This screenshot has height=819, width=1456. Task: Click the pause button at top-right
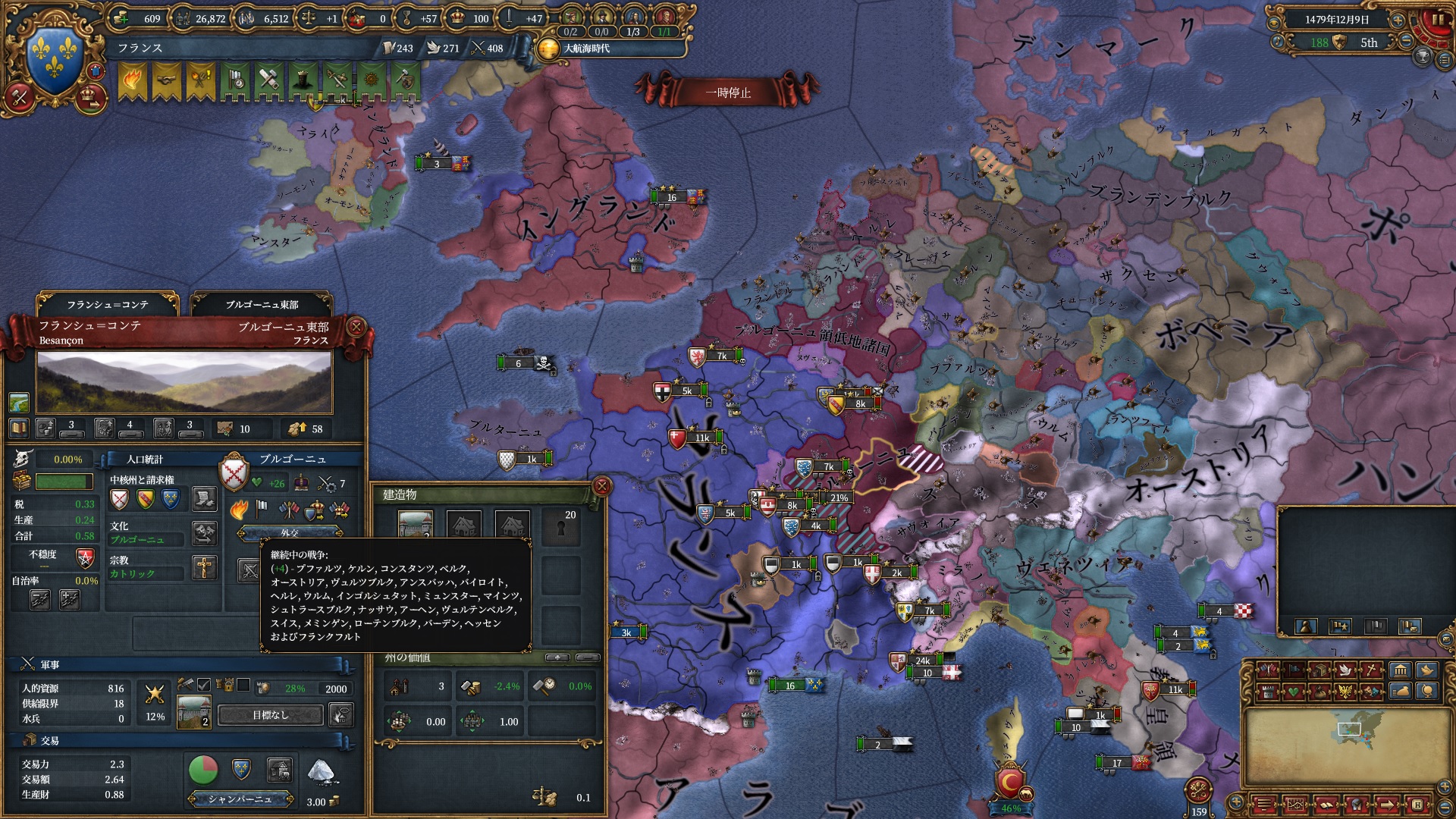click(1436, 20)
